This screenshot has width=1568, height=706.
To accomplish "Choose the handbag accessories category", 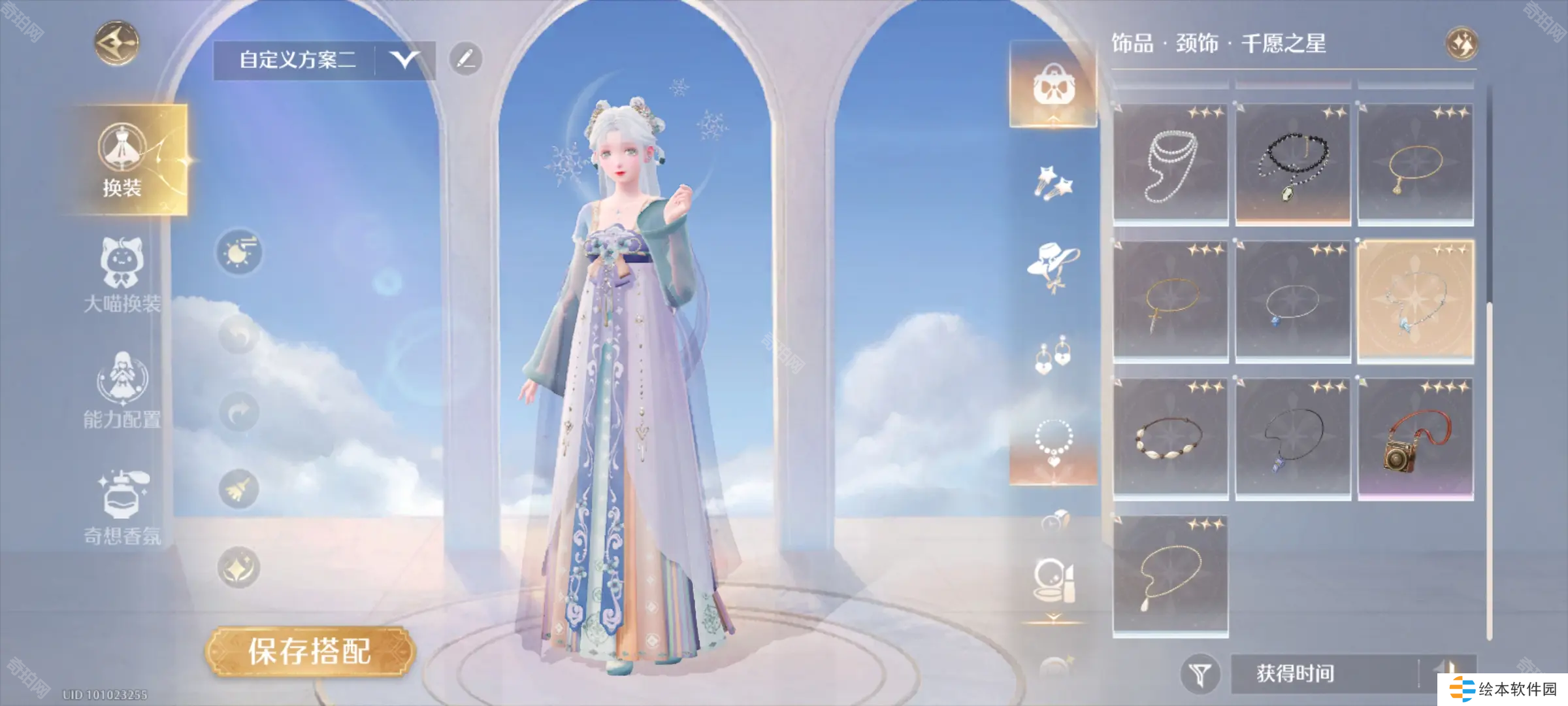I will (x=1053, y=85).
